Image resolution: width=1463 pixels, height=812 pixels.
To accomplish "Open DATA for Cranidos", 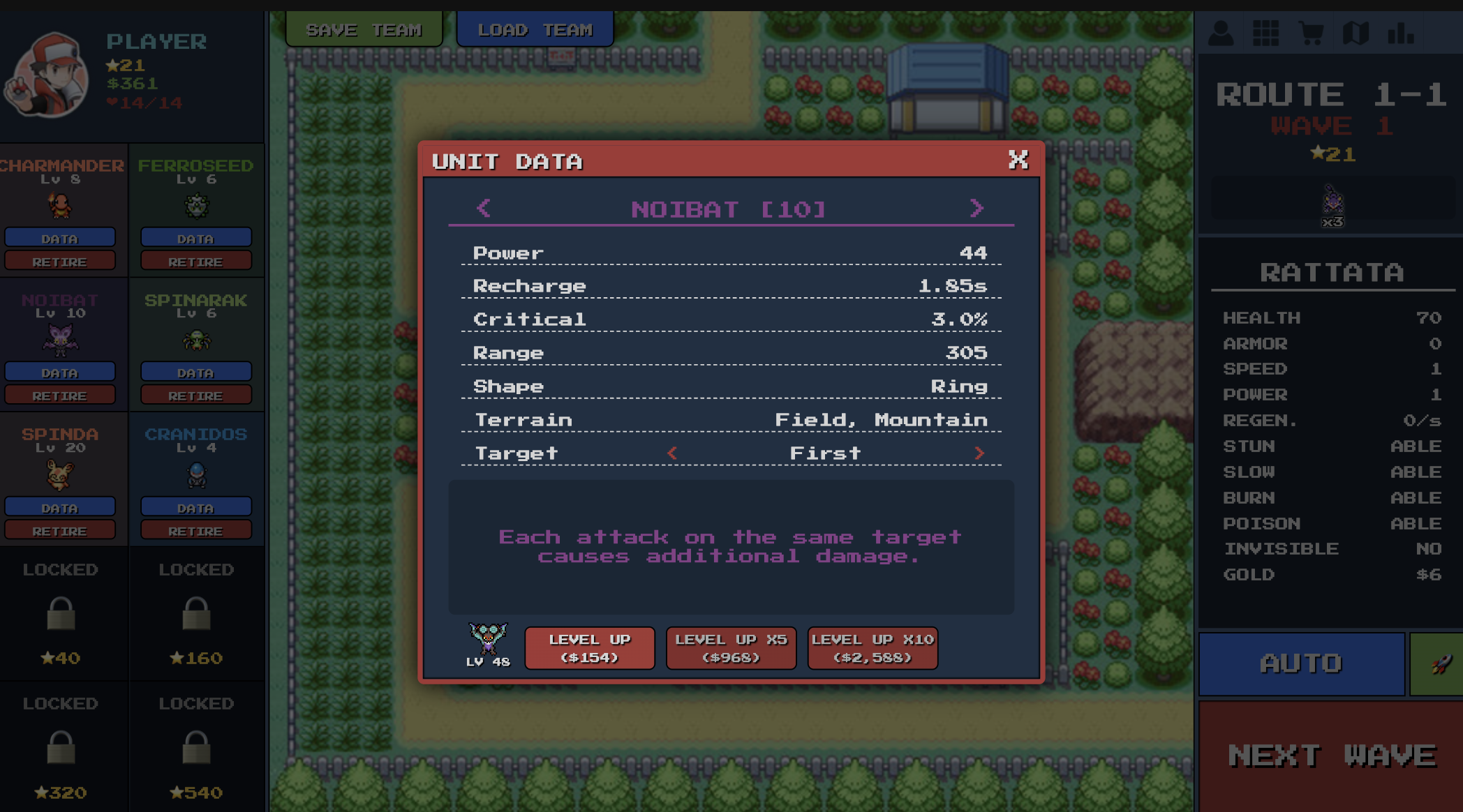I will [196, 506].
